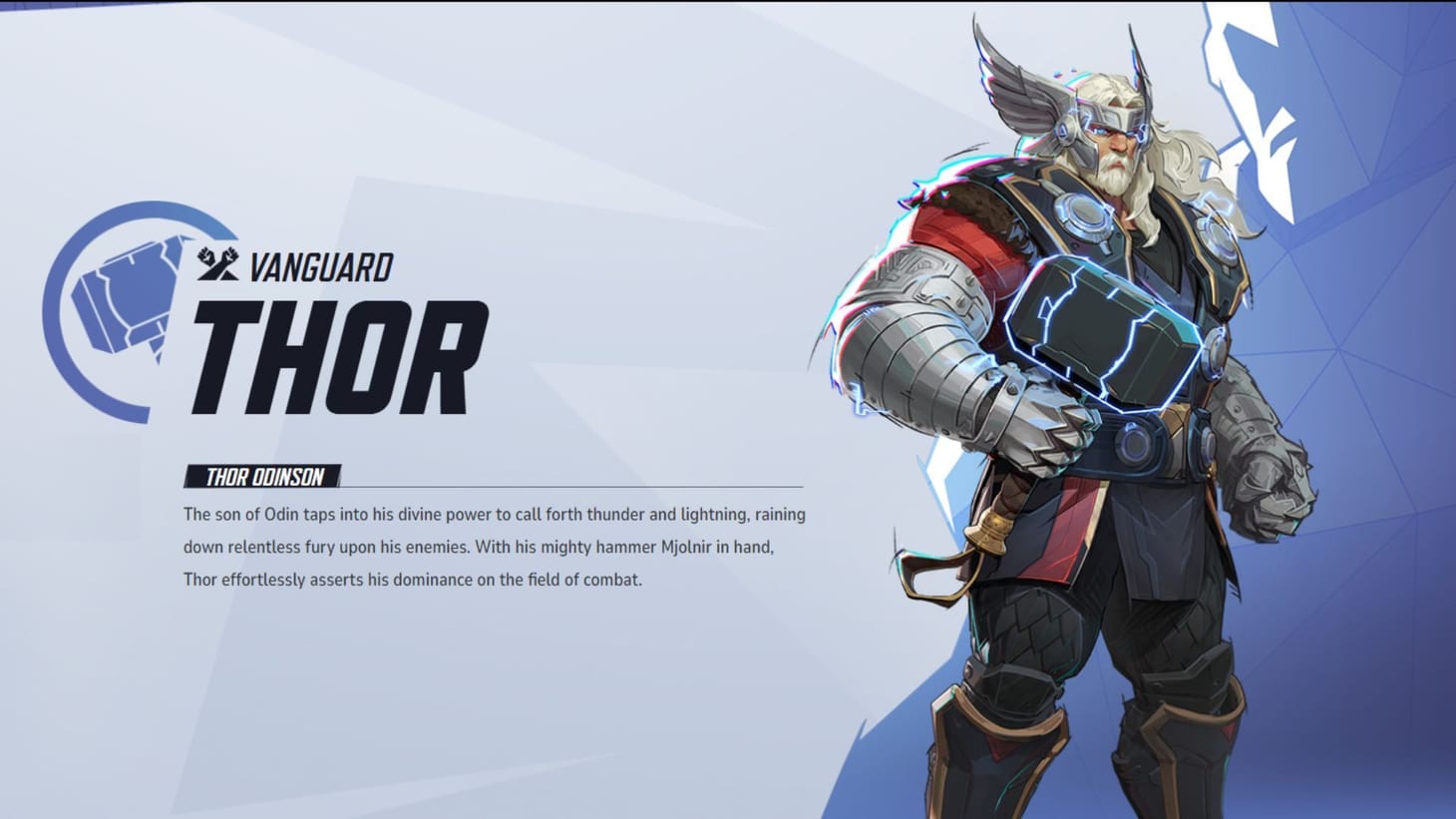
Task: Click the THOR title text
Action: coord(339,361)
